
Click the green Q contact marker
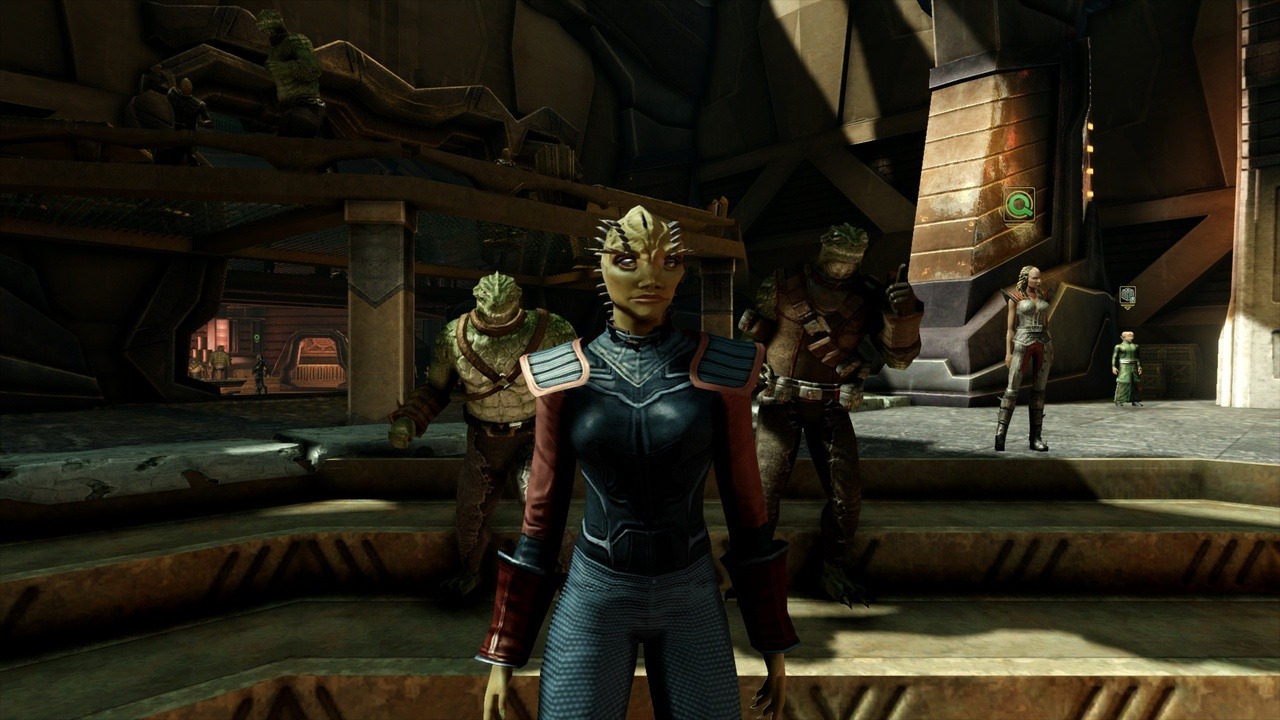(1019, 205)
